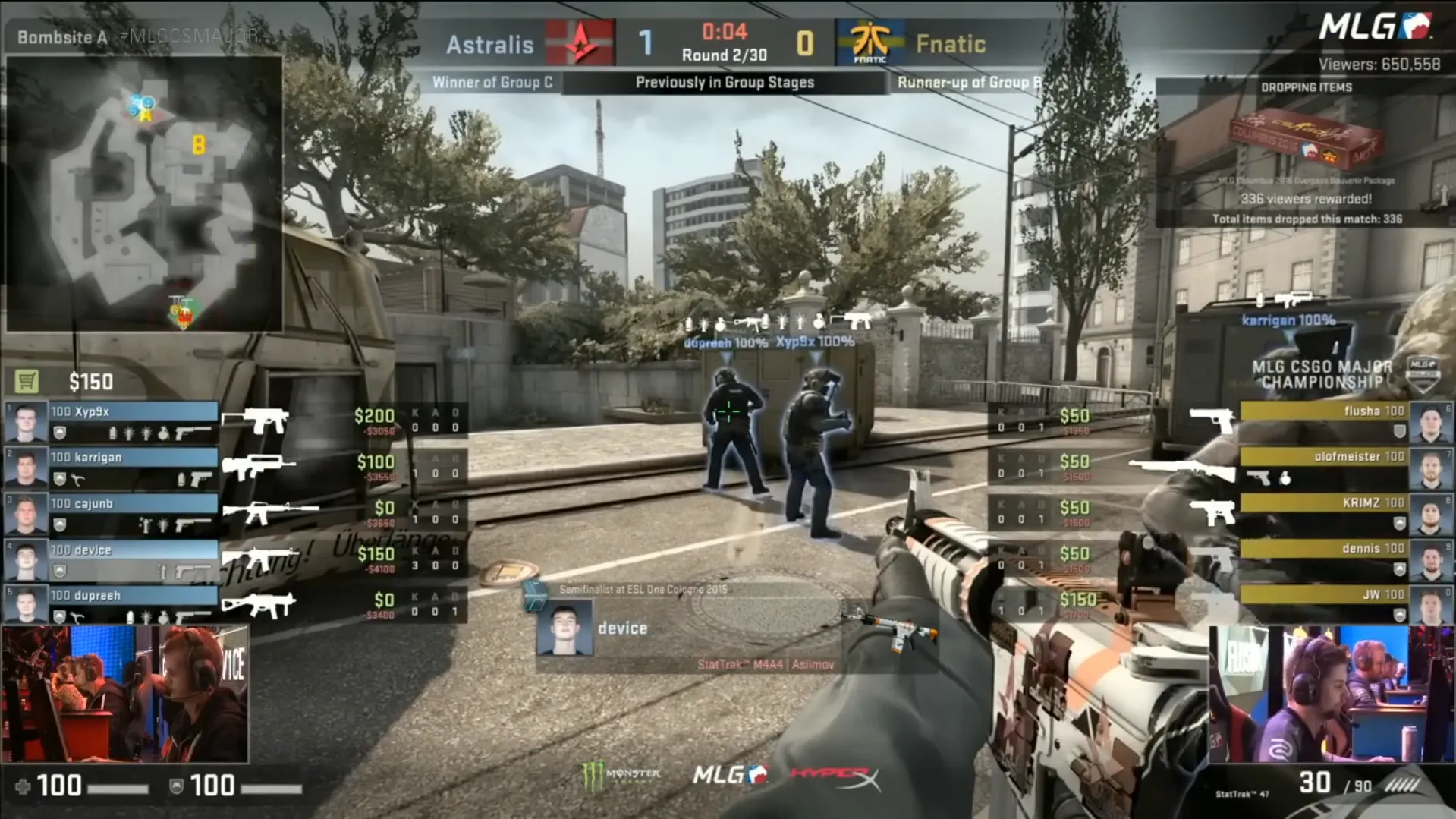Screen dimensions: 1456x819
Task: Choose cajunb's player row
Action: (133, 514)
